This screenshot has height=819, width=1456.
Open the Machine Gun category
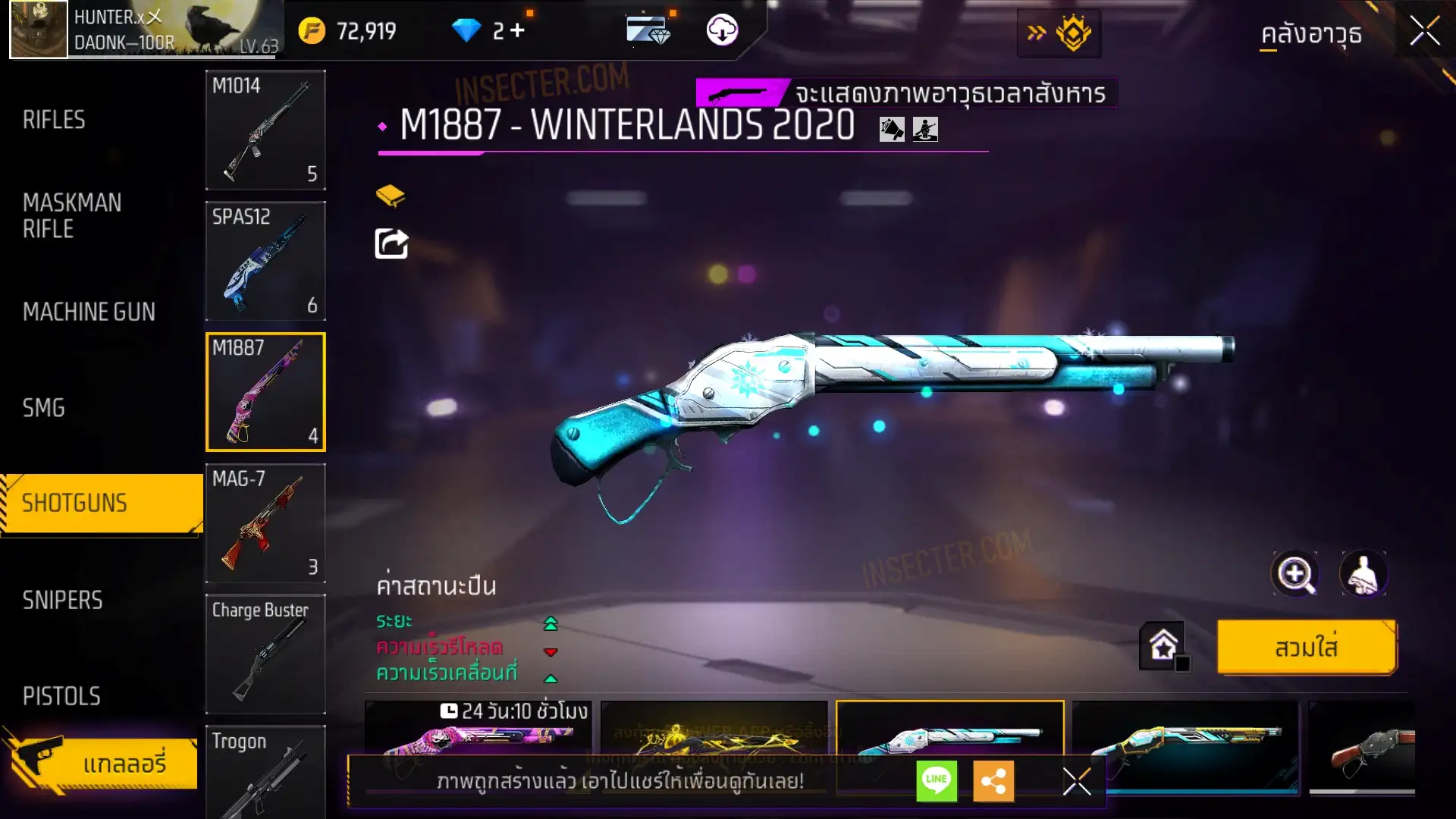(89, 312)
